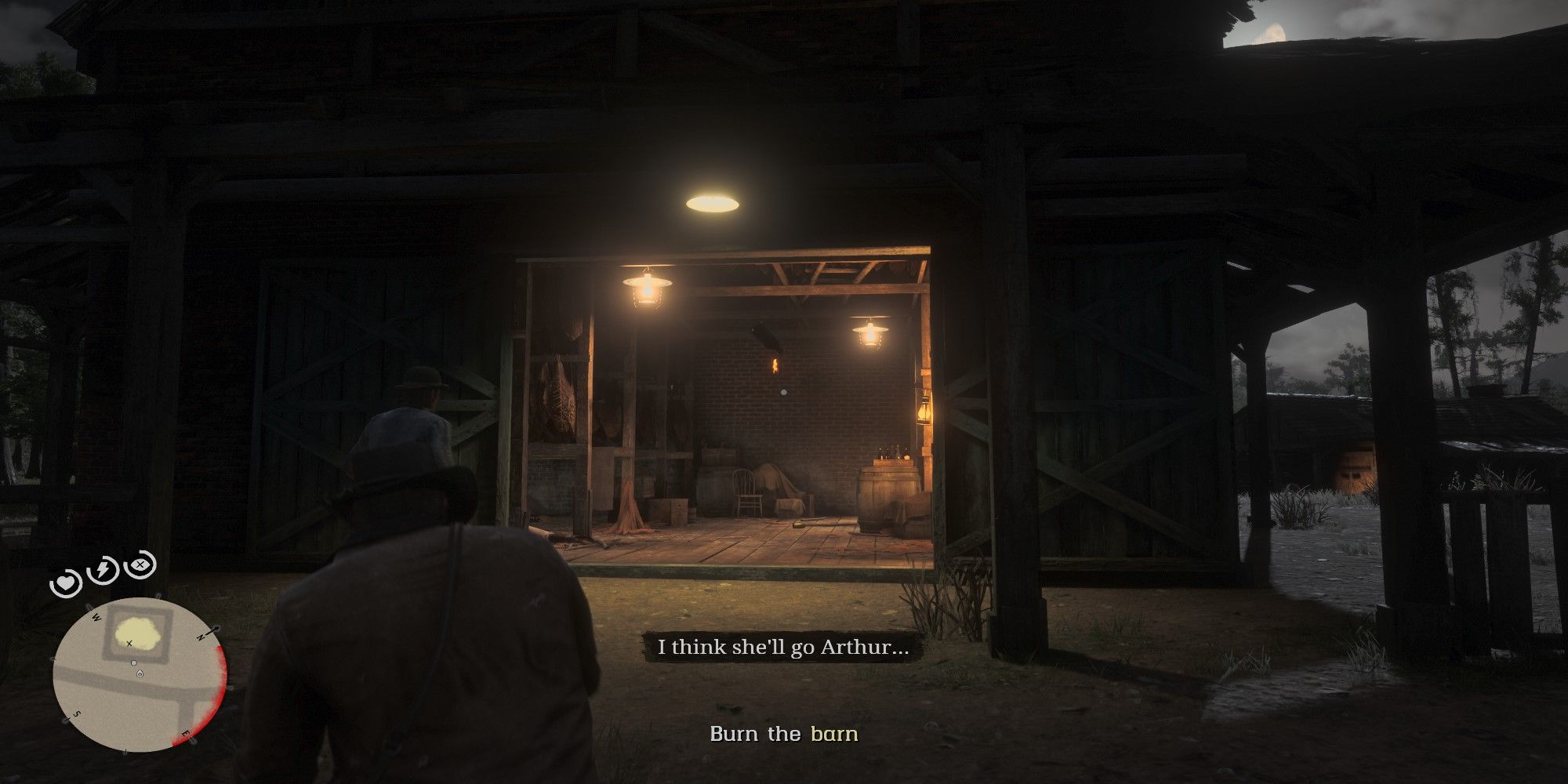Click the X mission marker on the minimap

(129, 643)
